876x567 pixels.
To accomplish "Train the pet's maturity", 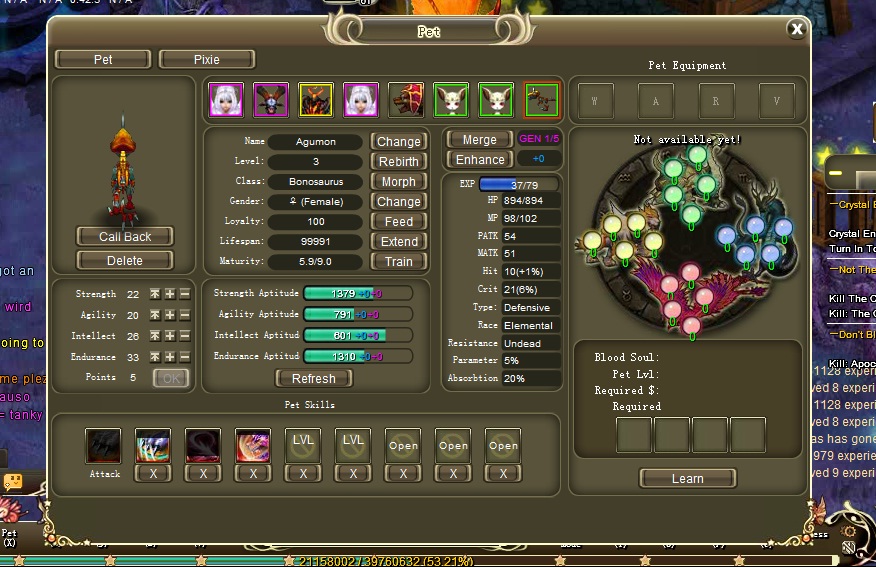I will (398, 262).
